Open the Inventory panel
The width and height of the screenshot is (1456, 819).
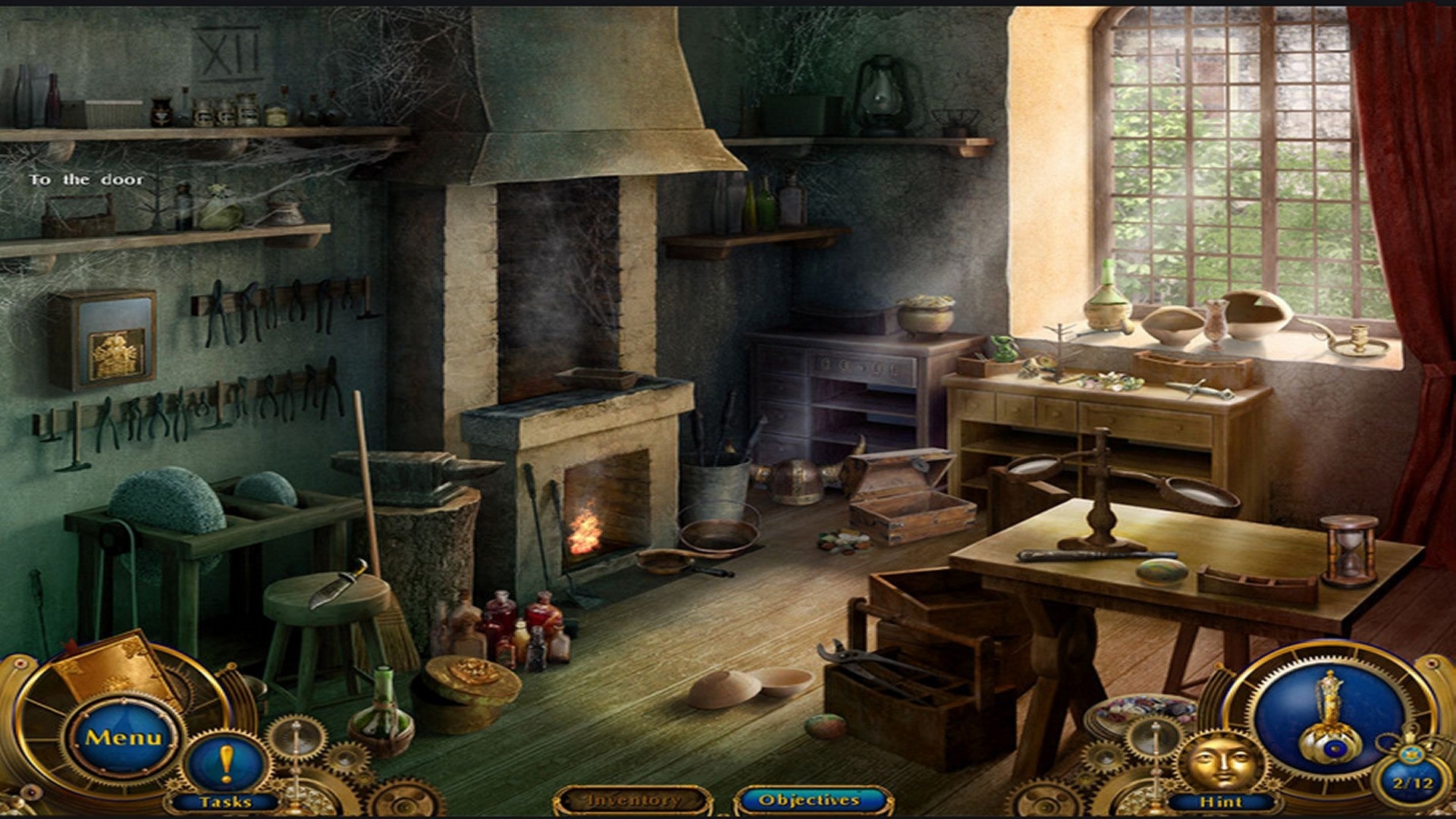[x=634, y=800]
